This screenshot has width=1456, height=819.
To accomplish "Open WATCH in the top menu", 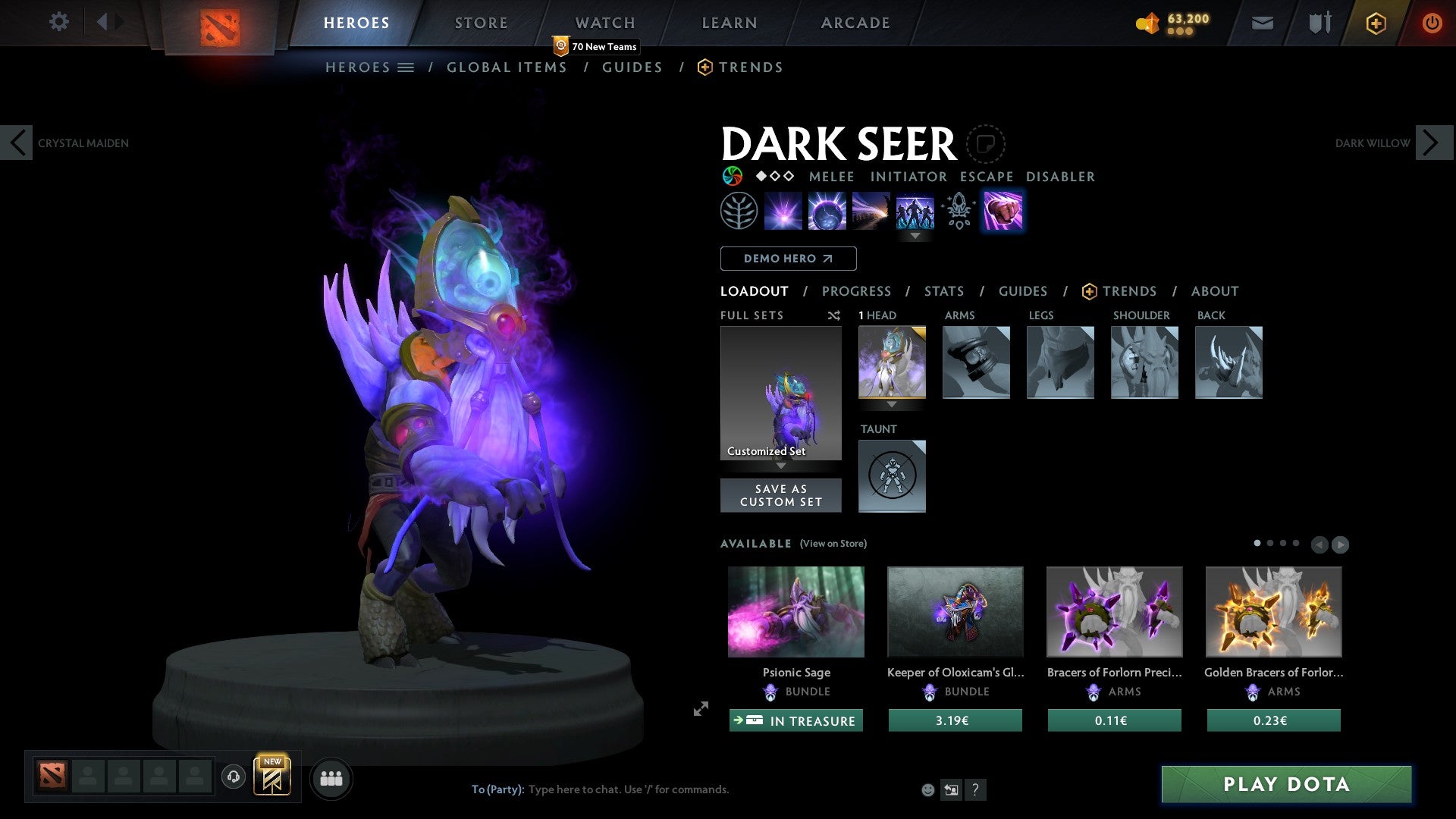I will point(604,23).
